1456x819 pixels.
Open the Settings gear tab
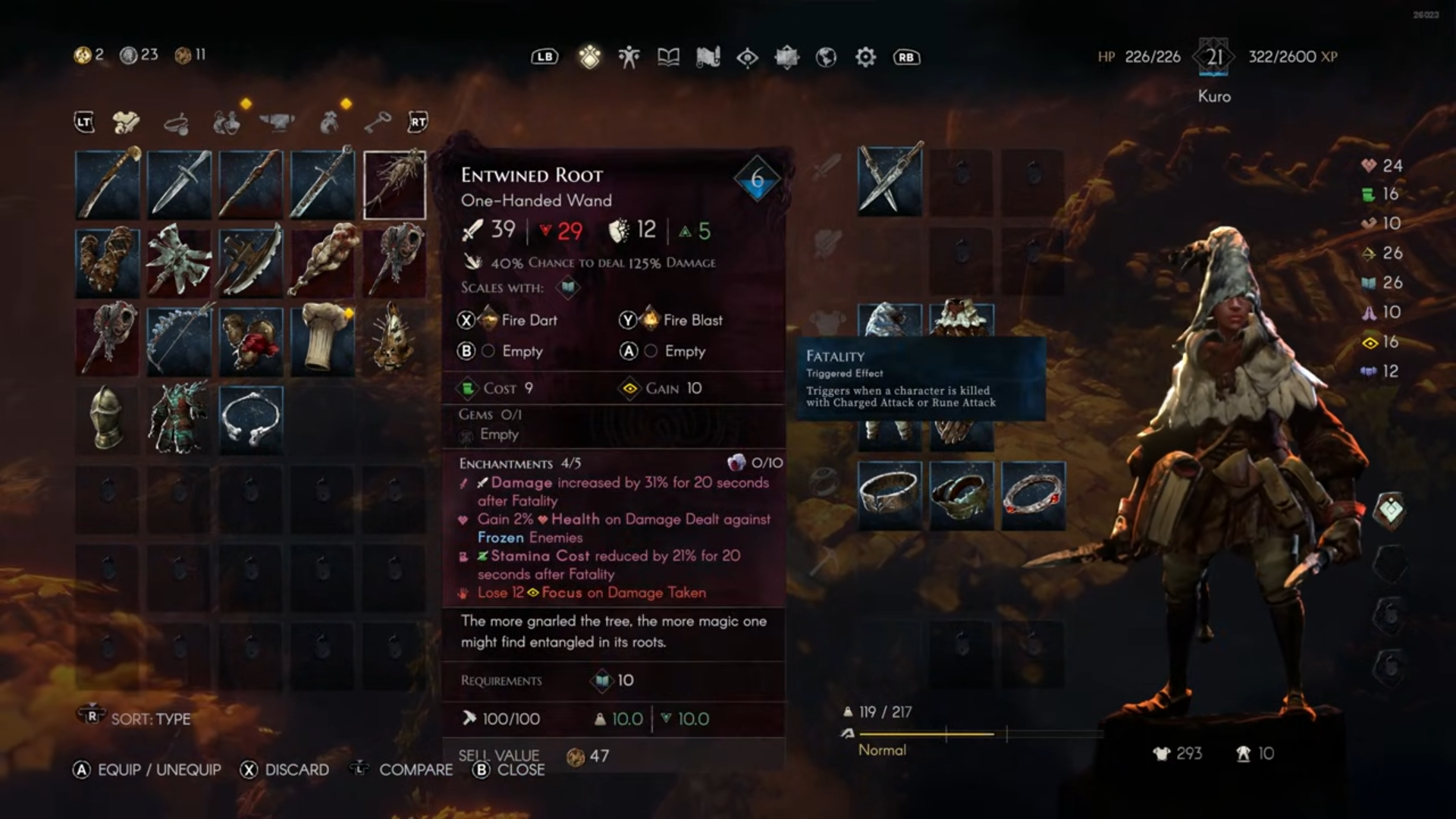click(x=865, y=57)
